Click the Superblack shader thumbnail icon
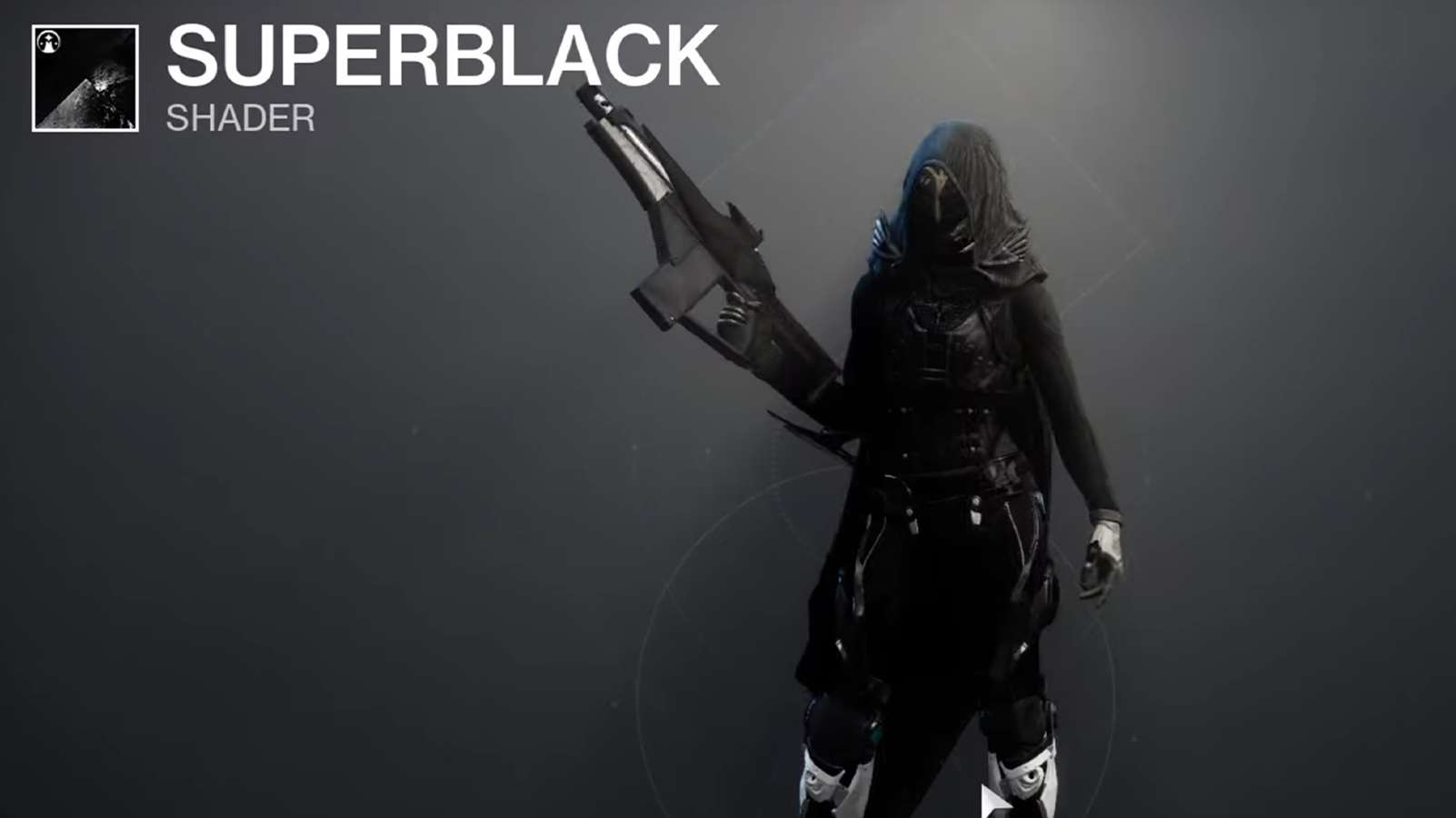This screenshot has height=818, width=1456. (86, 77)
